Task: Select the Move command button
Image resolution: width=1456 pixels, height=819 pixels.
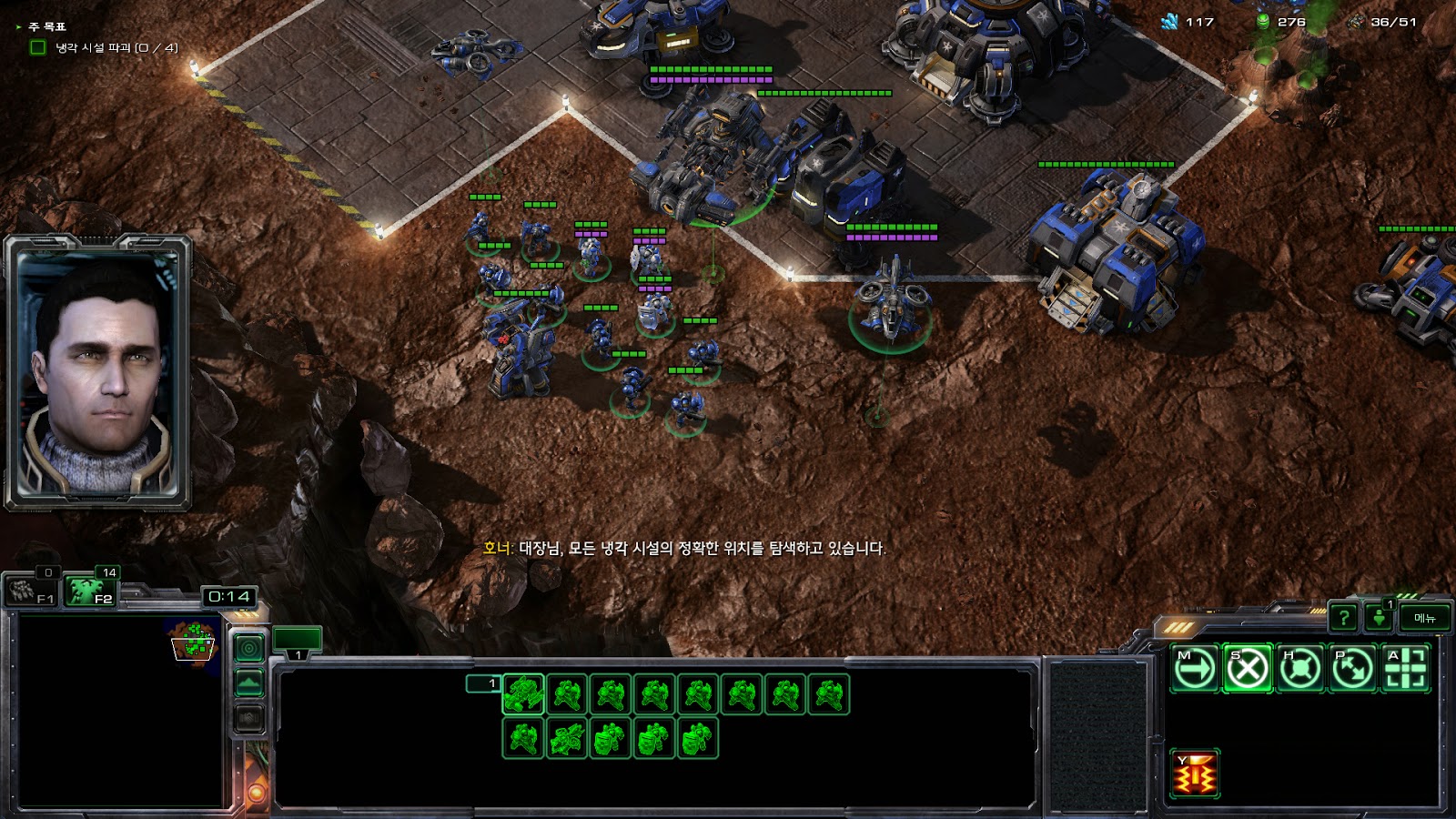Action: tap(1195, 669)
